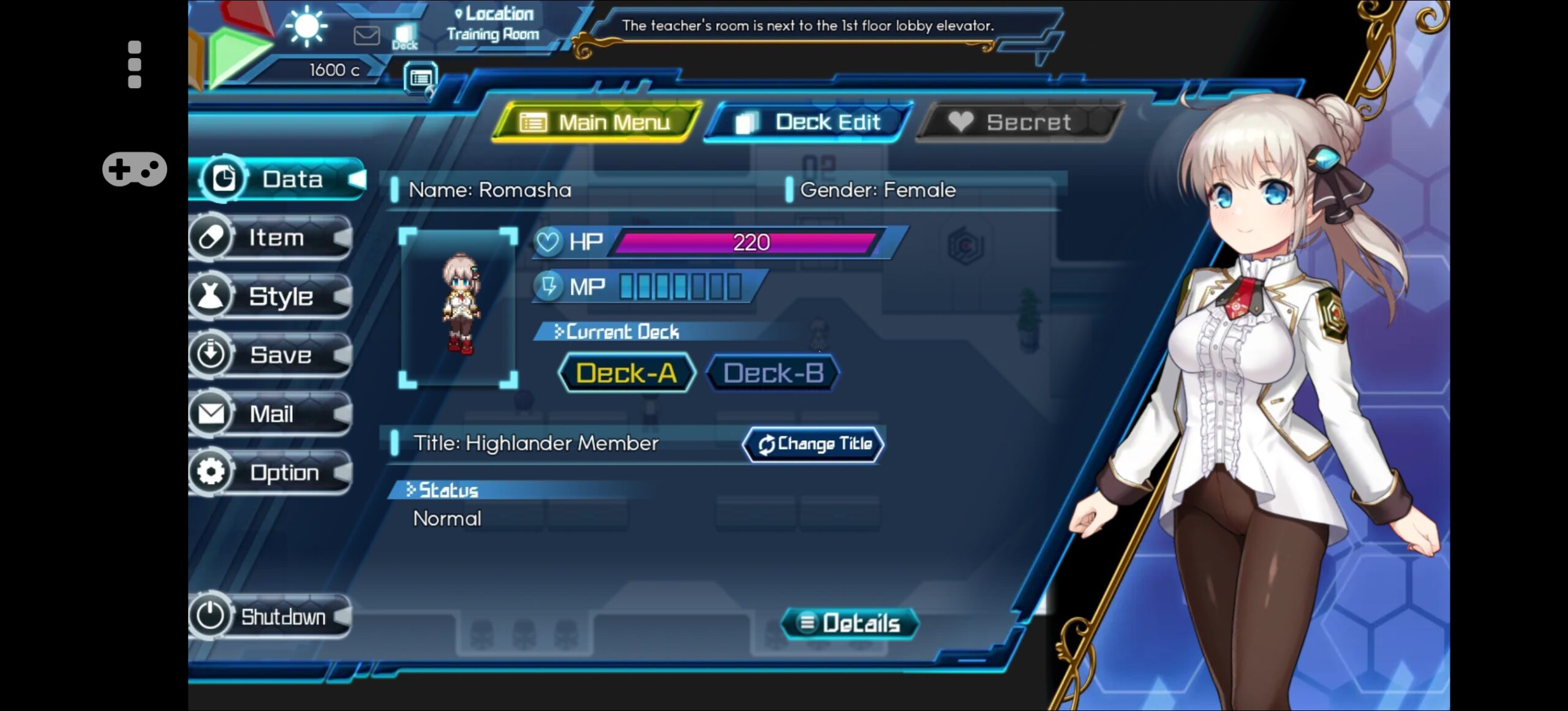Click the menu list icon below the Deck icon
The height and width of the screenshot is (711, 1568).
point(421,78)
